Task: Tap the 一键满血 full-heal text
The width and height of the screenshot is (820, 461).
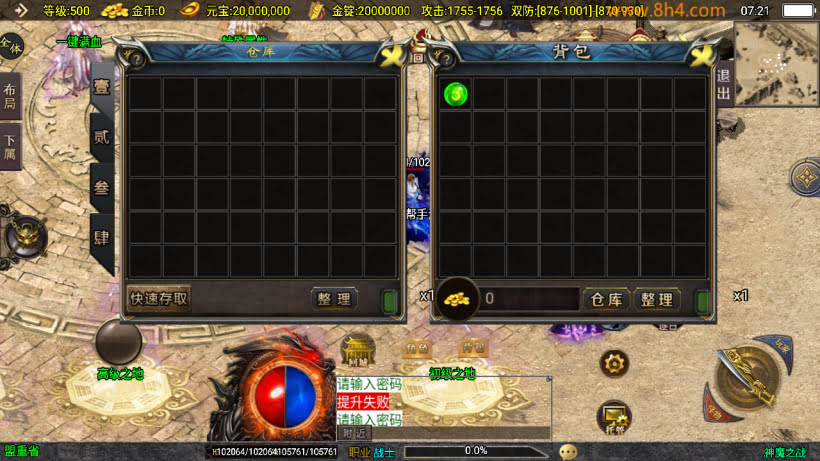Action: [78, 42]
